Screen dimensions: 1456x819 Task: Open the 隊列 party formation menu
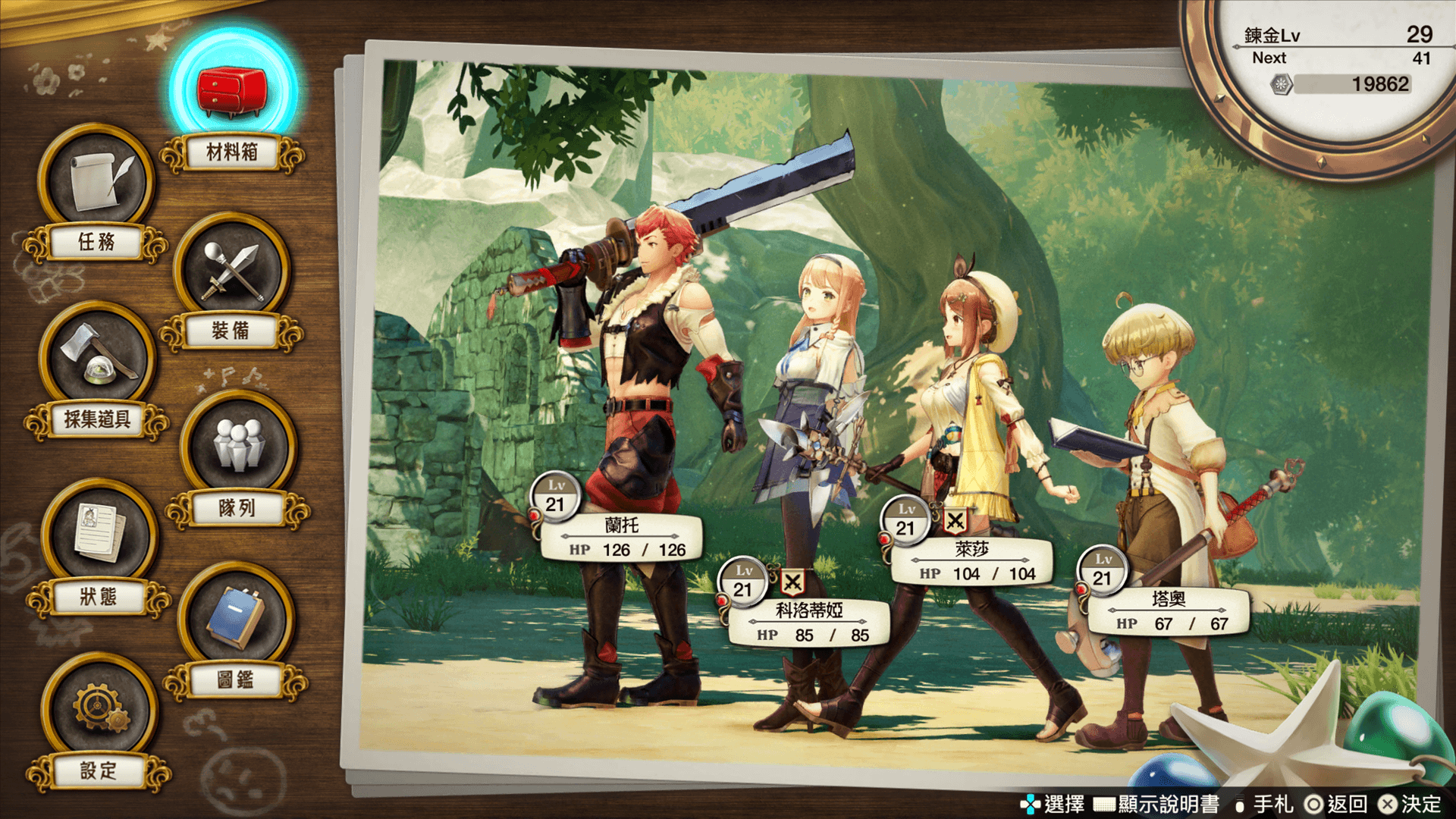point(237,447)
